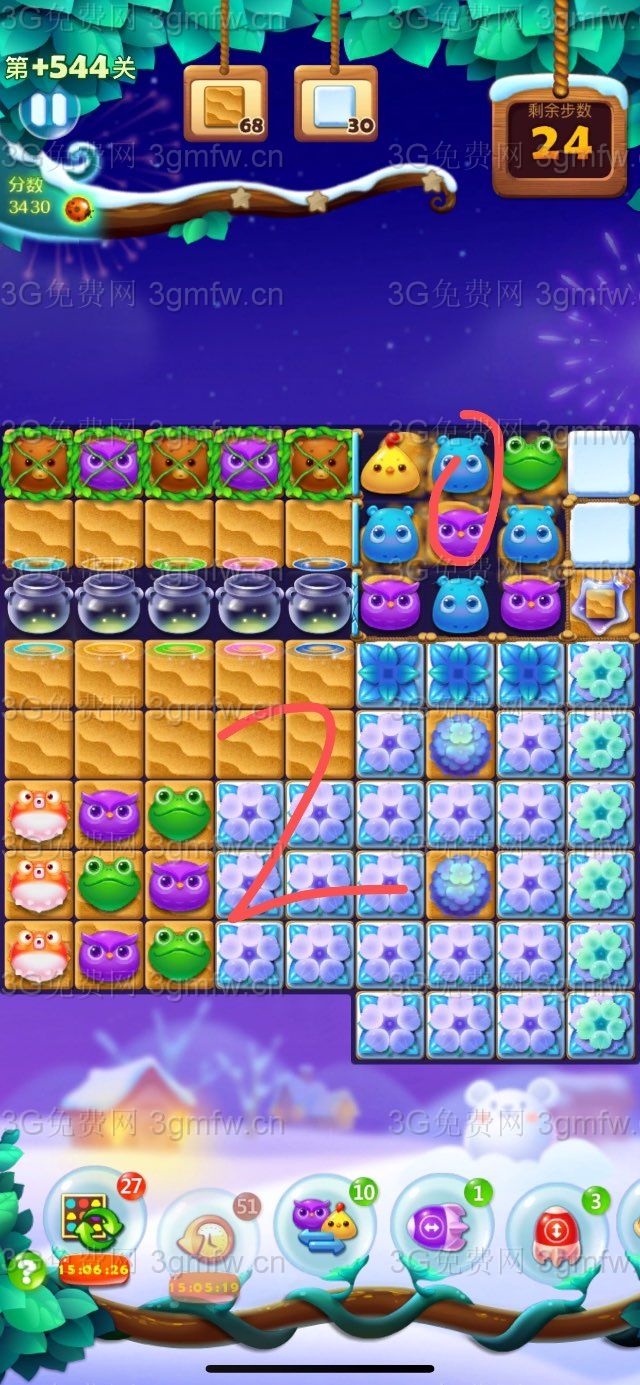Pause the game with the bubble button
The image size is (640, 1385).
46,109
